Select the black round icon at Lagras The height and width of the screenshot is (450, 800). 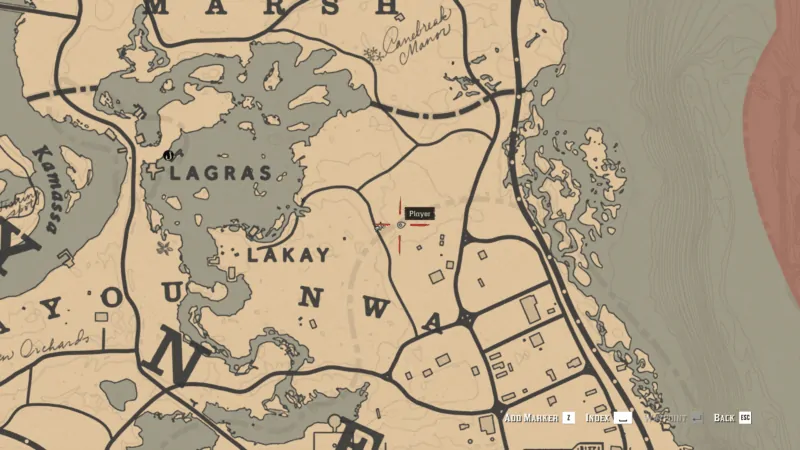[169, 155]
